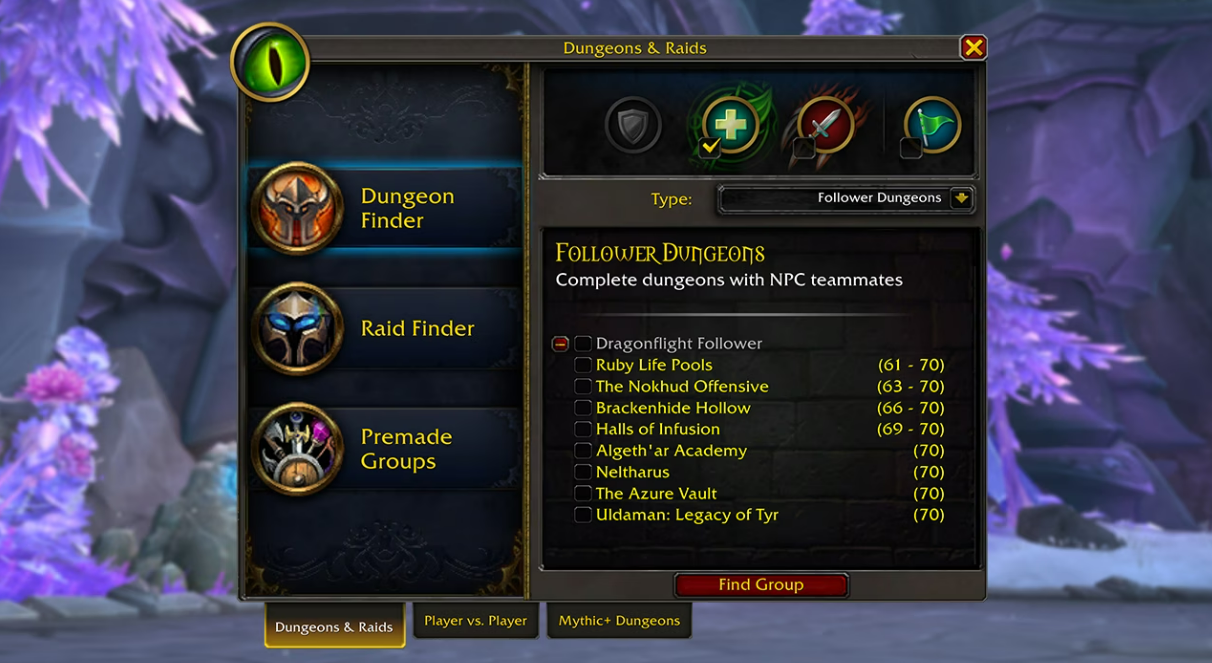Viewport: 1212px width, 663px height.
Task: Open Premade Groups
Action: coord(385,449)
